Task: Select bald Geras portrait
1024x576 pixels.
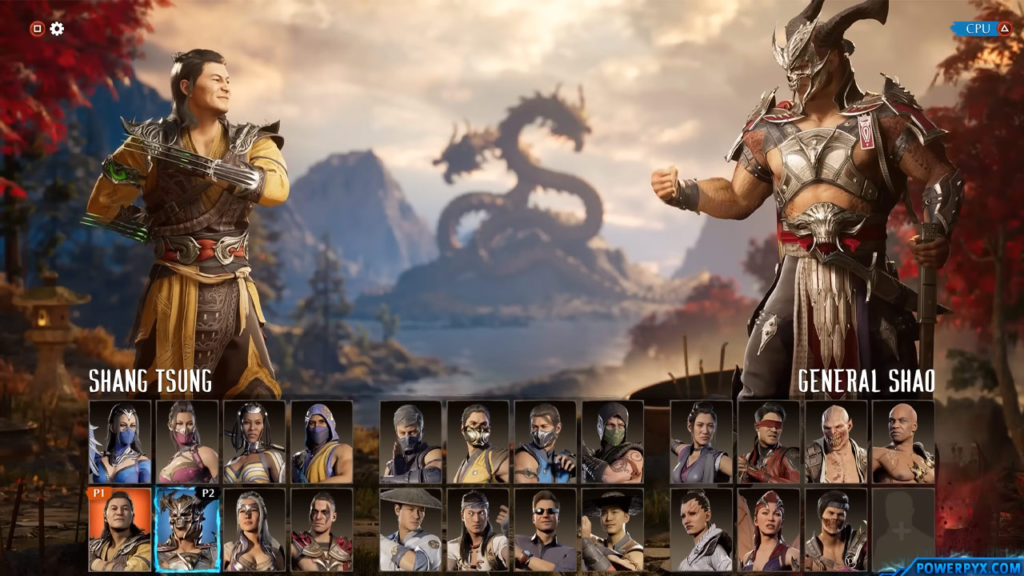Action: click(x=902, y=442)
